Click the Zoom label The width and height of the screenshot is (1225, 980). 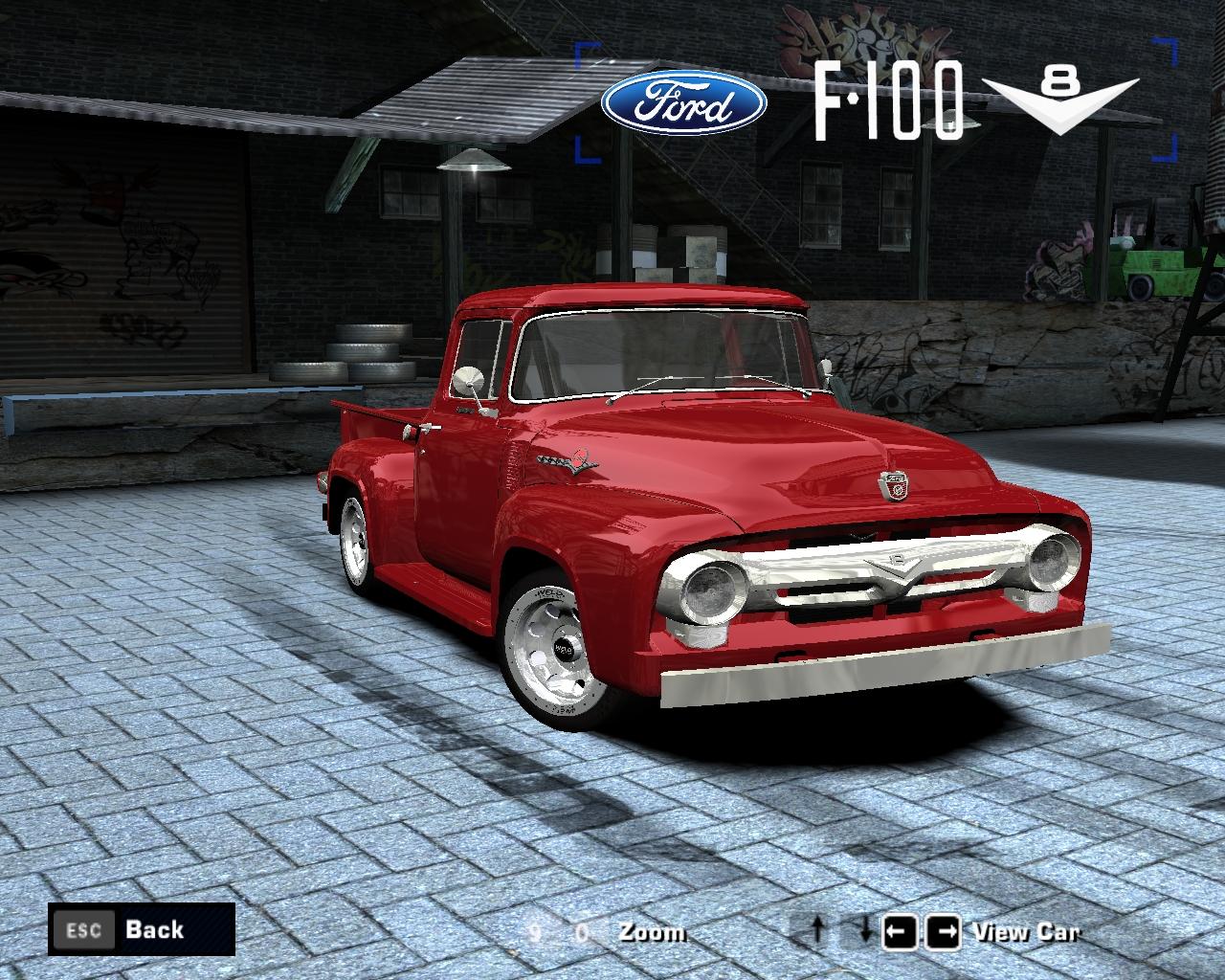pyautogui.click(x=655, y=931)
